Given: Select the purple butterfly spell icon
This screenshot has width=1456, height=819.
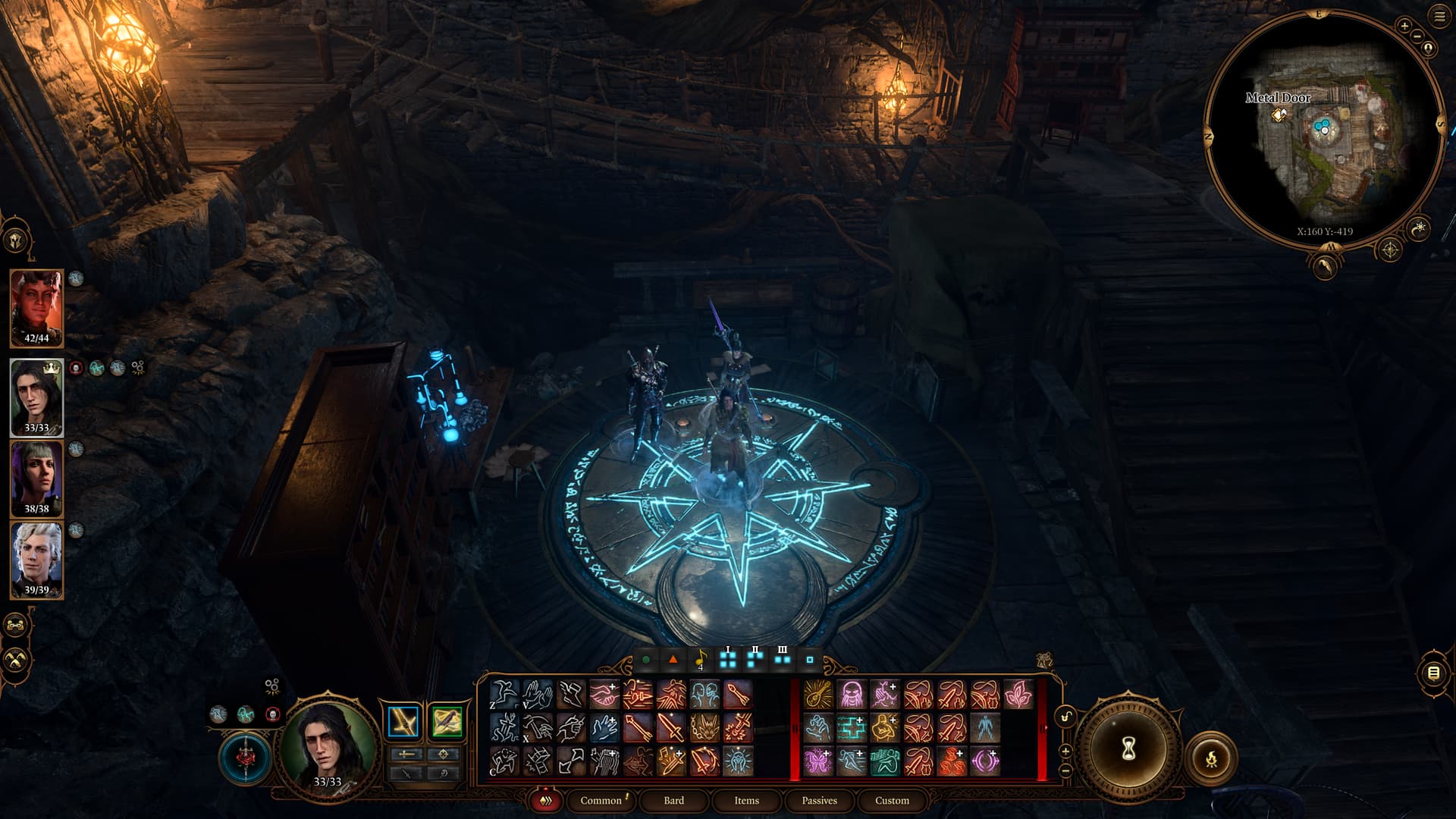Looking at the screenshot, I should coord(817,761).
